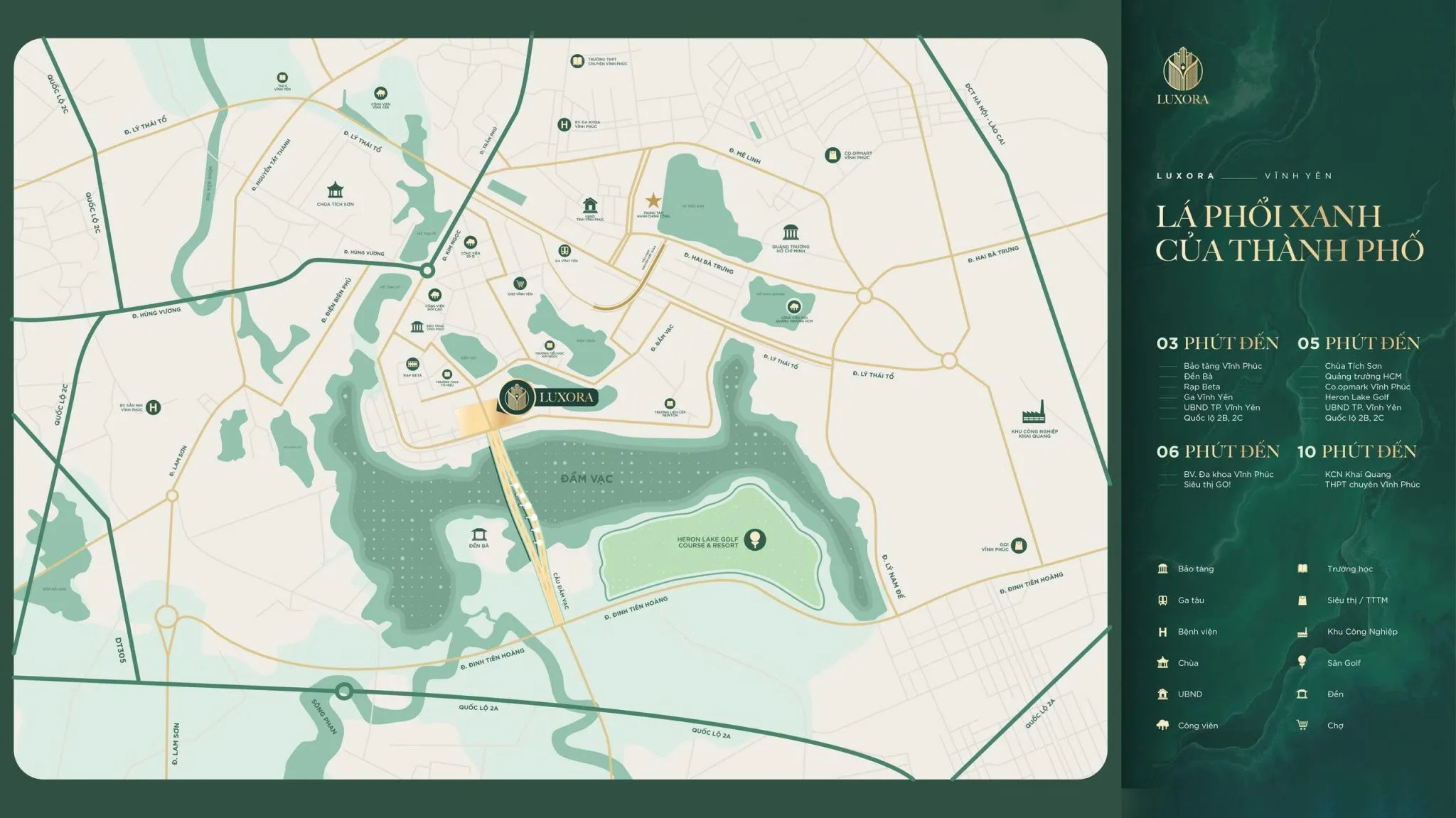Click the Luxora logo above the headline
The height and width of the screenshot is (818, 1456).
[x=1182, y=76]
